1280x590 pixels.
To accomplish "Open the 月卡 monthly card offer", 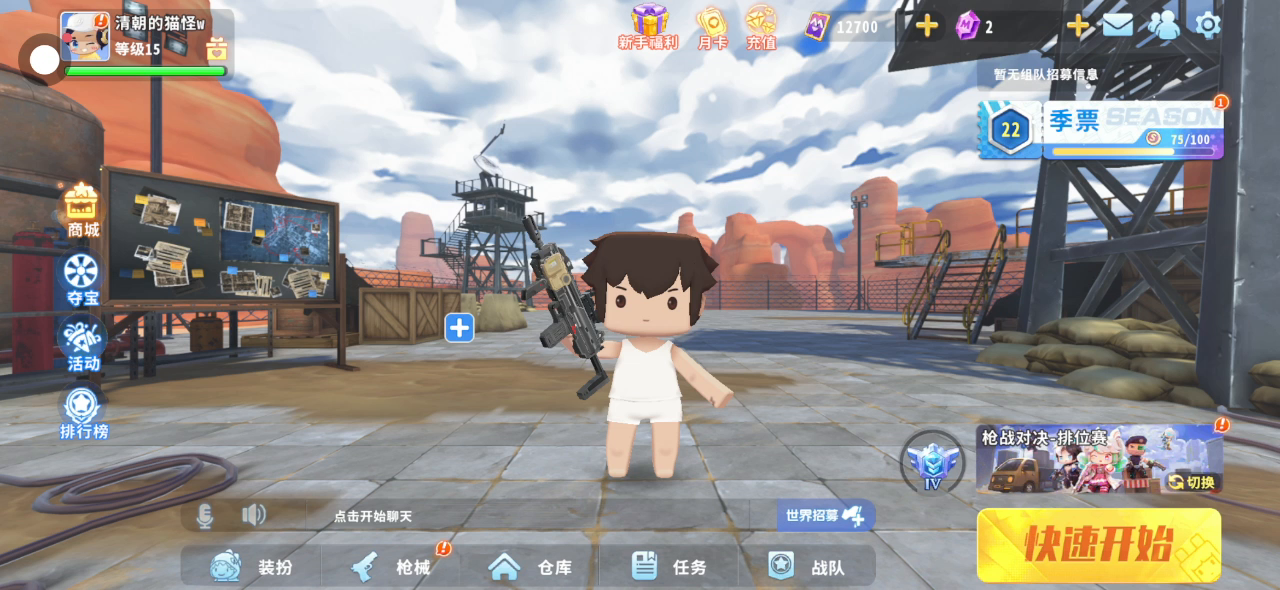I will 712,27.
